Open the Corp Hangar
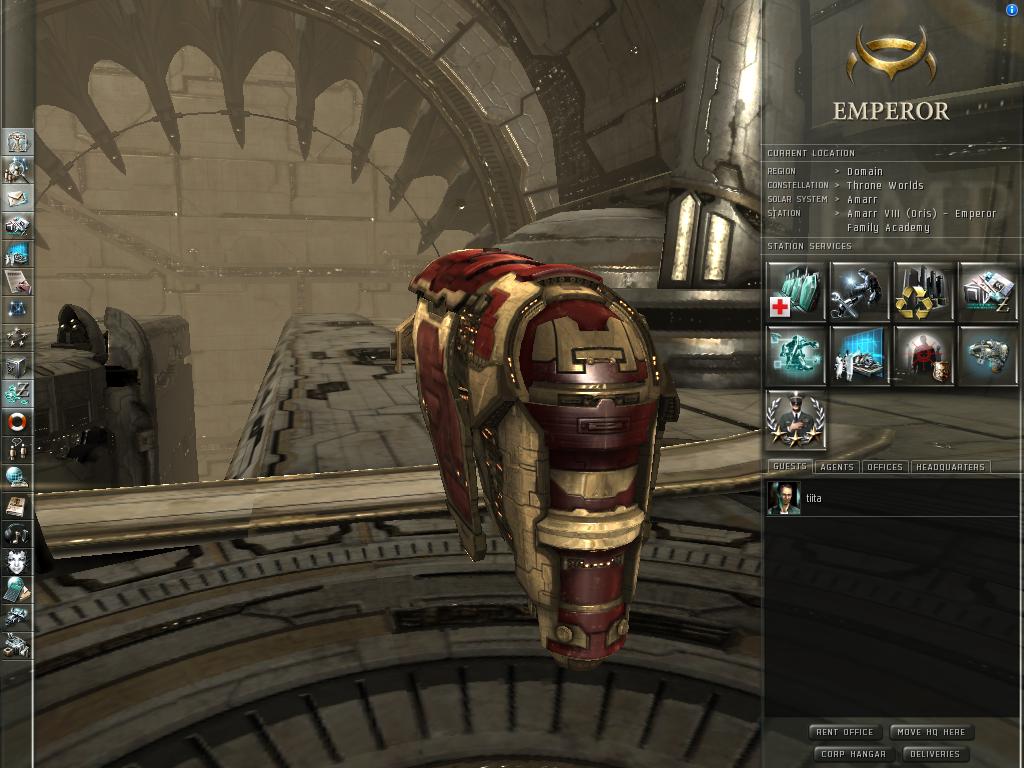This screenshot has height=768, width=1024. (x=854, y=754)
